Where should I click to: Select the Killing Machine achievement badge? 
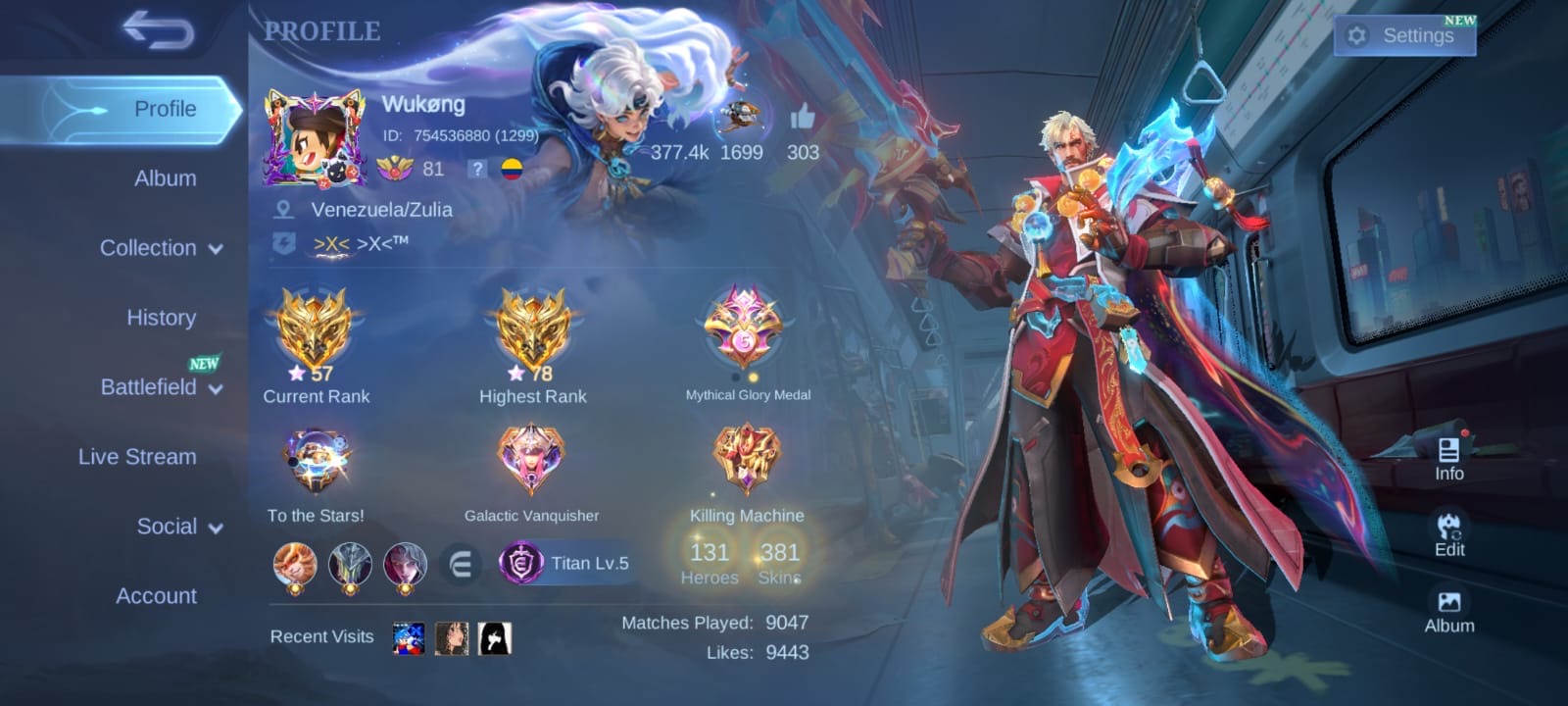point(747,458)
